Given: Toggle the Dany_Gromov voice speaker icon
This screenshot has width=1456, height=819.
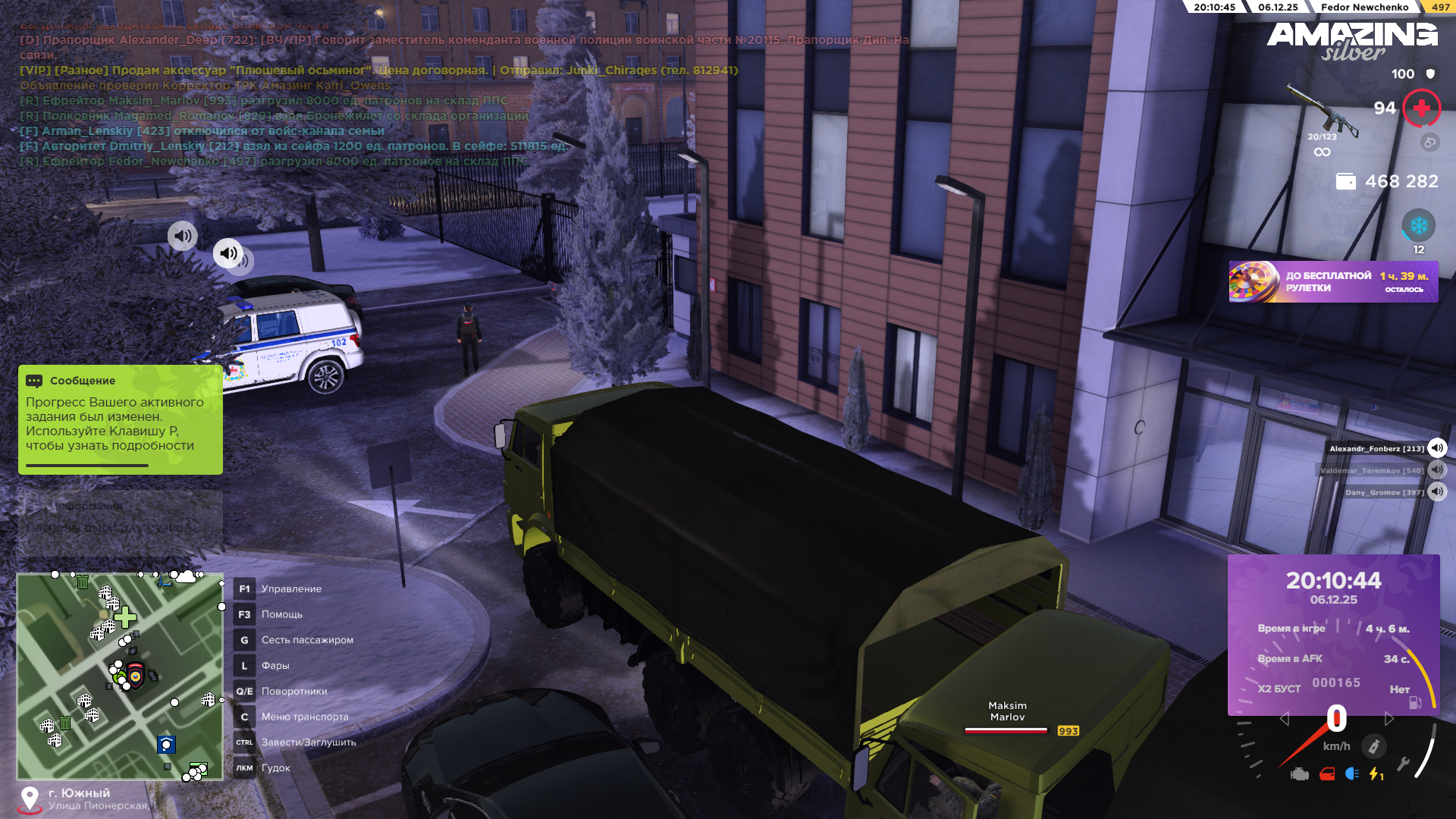Looking at the screenshot, I should 1437,492.
